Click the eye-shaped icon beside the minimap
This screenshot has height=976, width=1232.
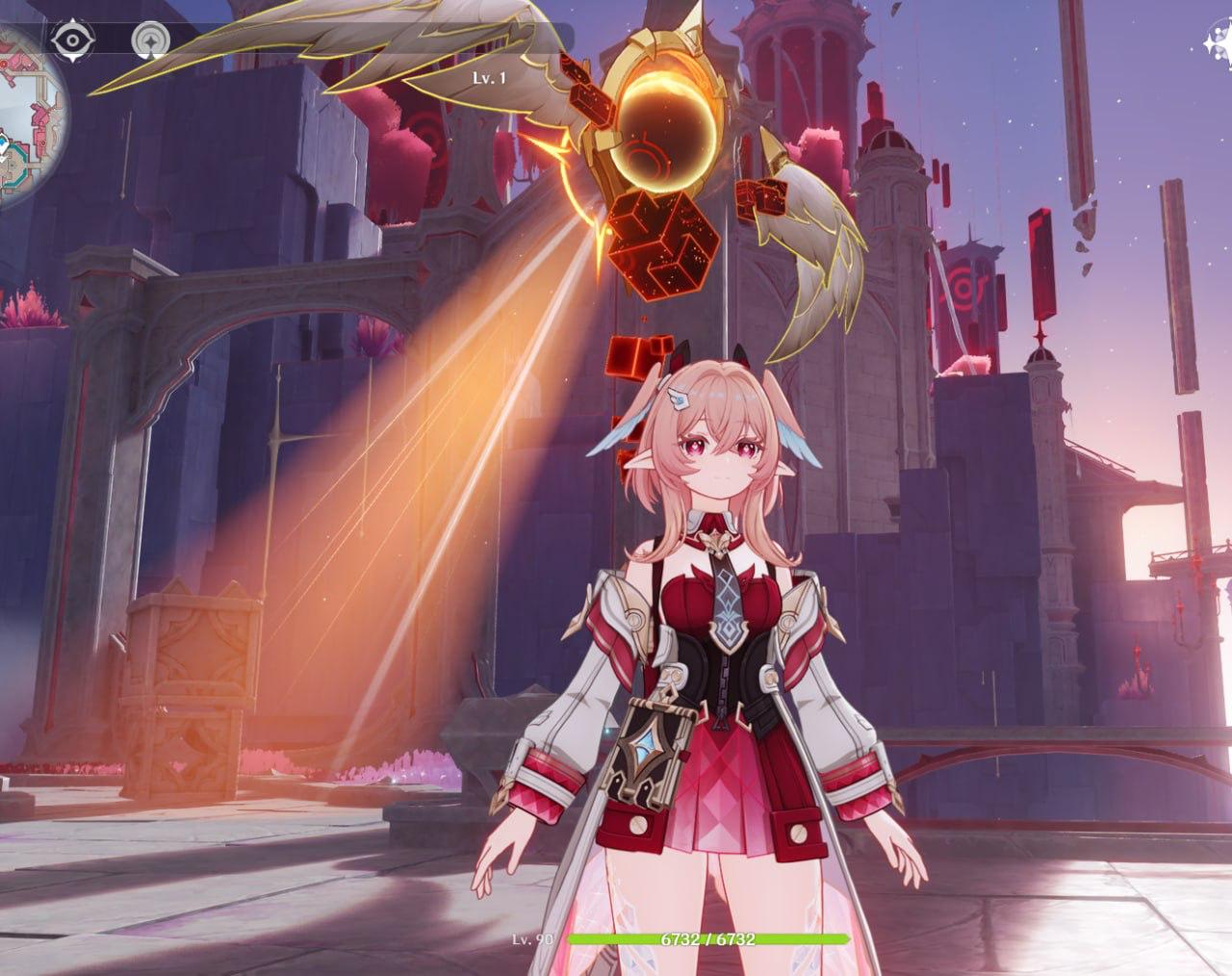pyautogui.click(x=70, y=40)
